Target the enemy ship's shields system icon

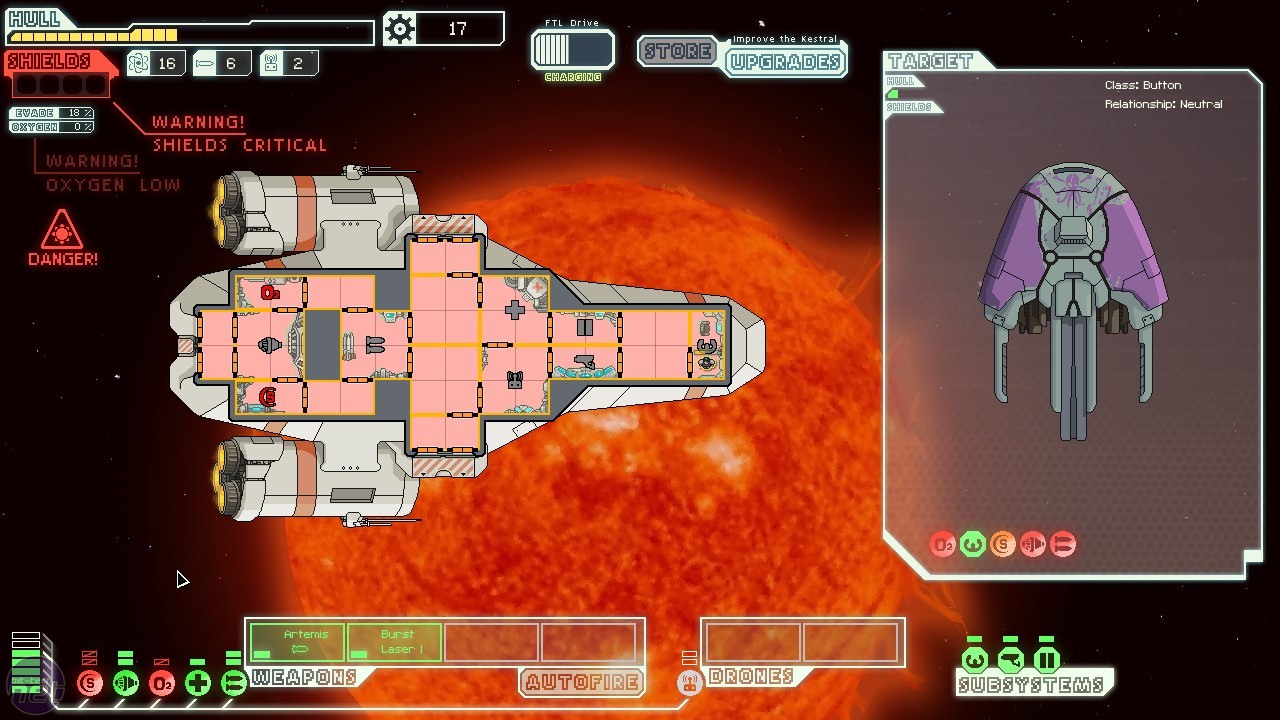point(1002,544)
